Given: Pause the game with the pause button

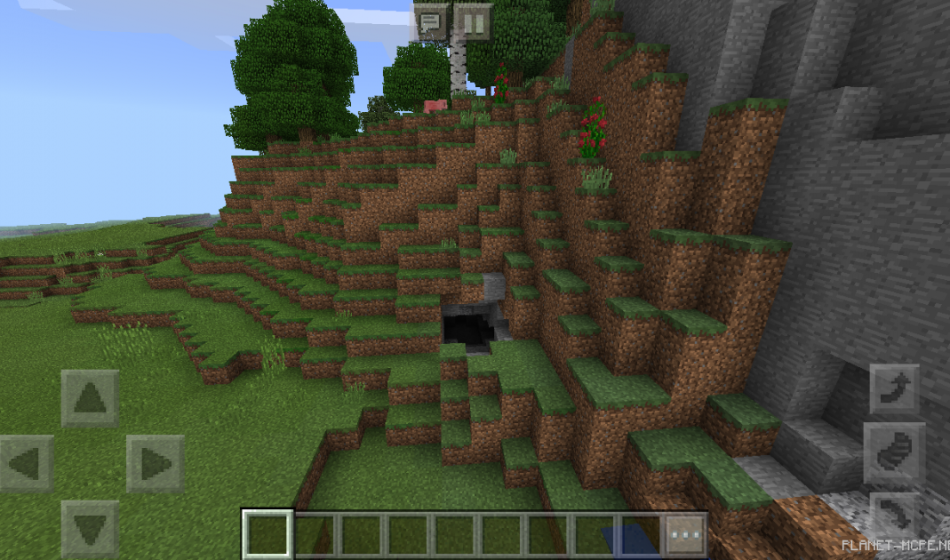Looking at the screenshot, I should pos(473,21).
